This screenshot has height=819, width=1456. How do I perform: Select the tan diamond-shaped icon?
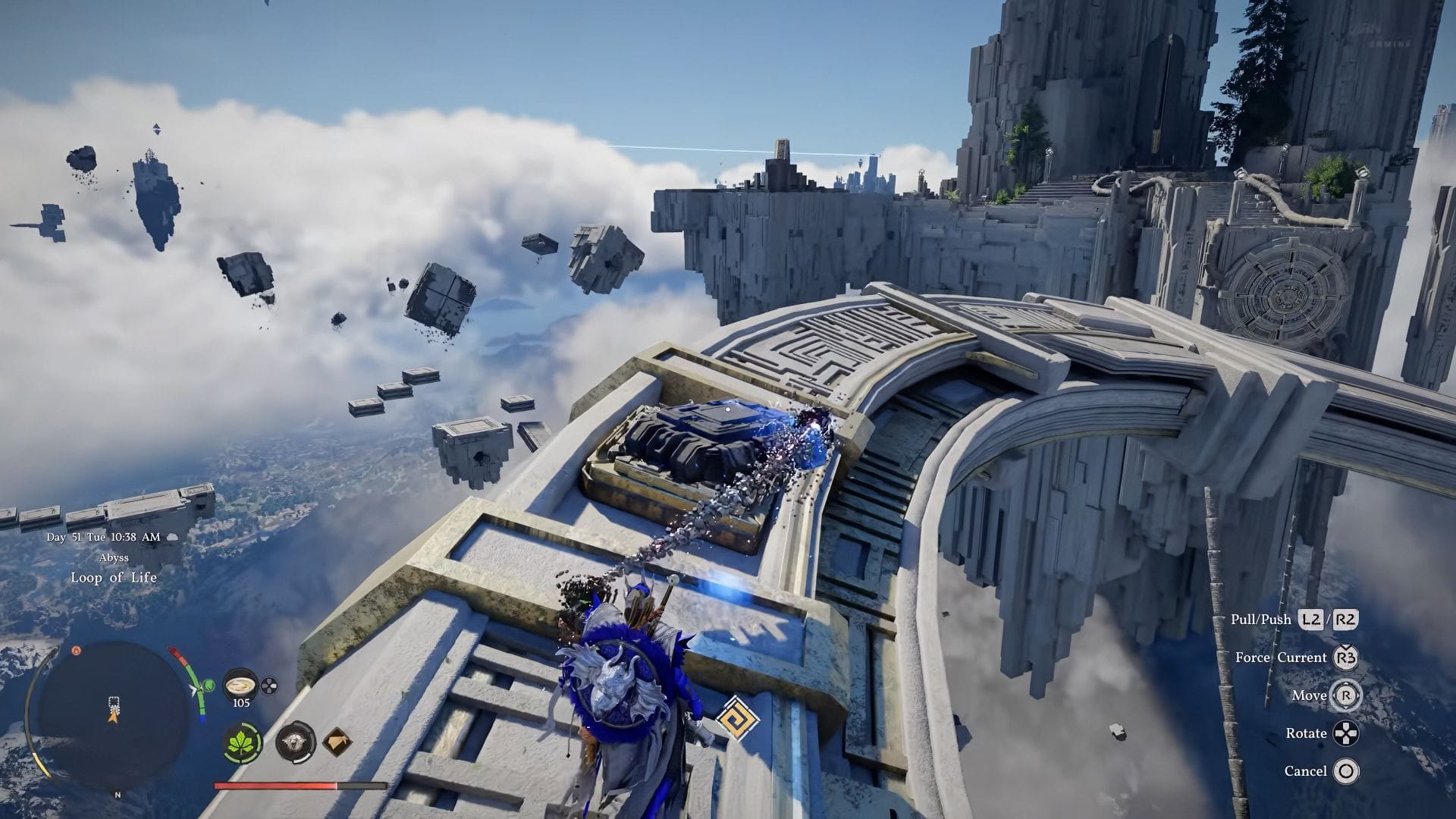pyautogui.click(x=337, y=742)
